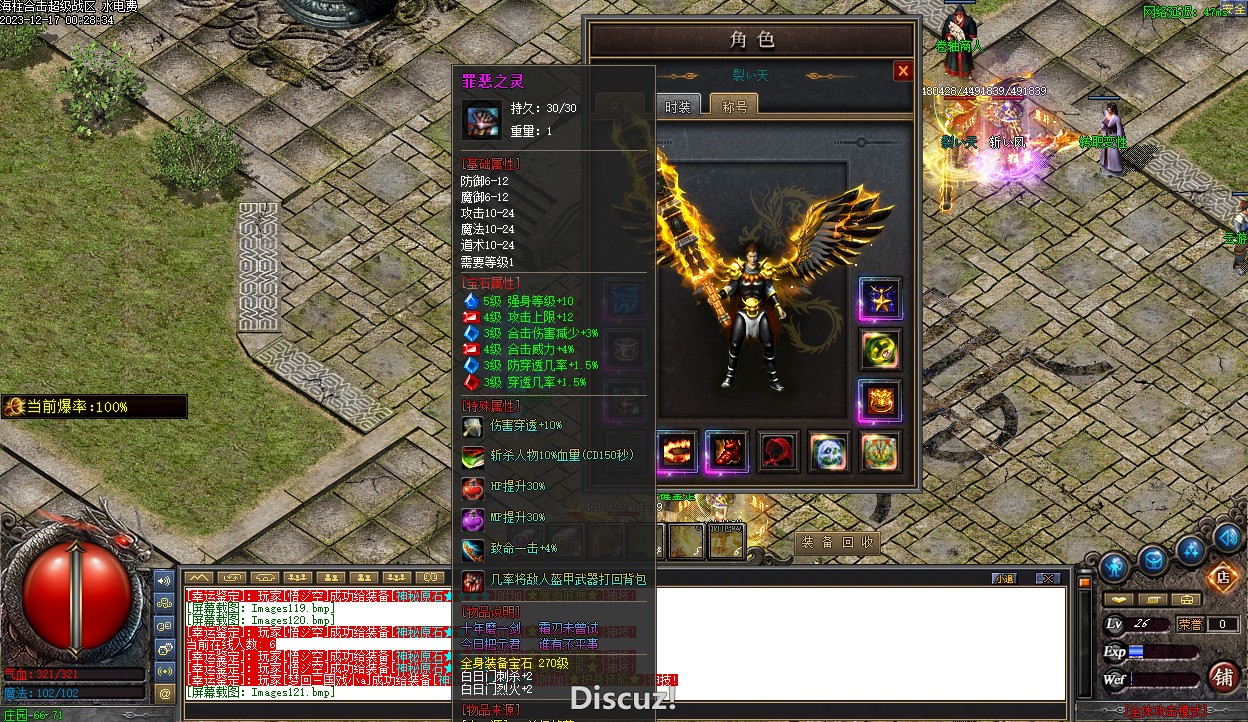Click the 全体攻击模式 attack mode label

pyautogui.click(x=1167, y=712)
